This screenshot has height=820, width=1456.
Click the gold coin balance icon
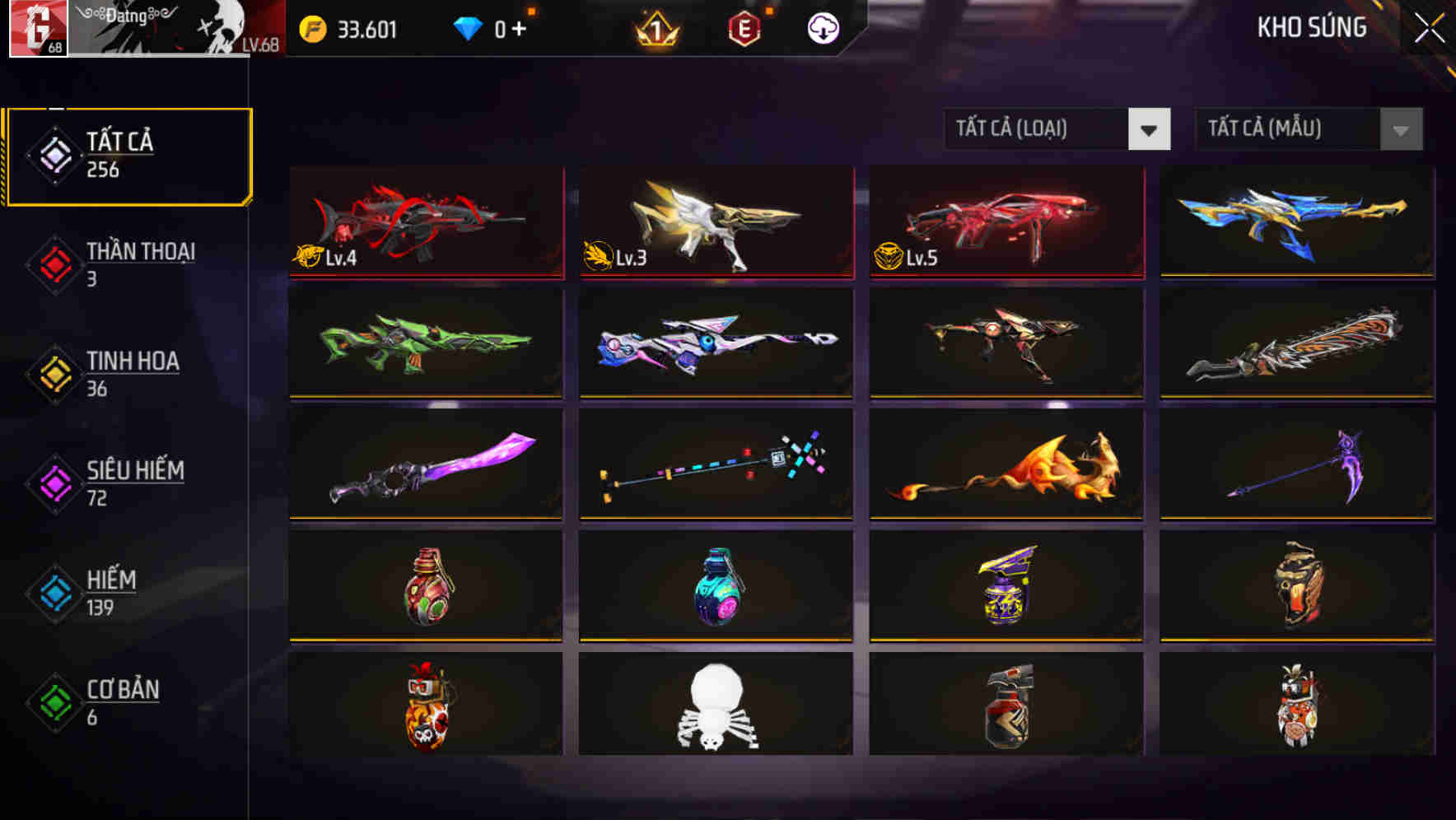coord(311,27)
